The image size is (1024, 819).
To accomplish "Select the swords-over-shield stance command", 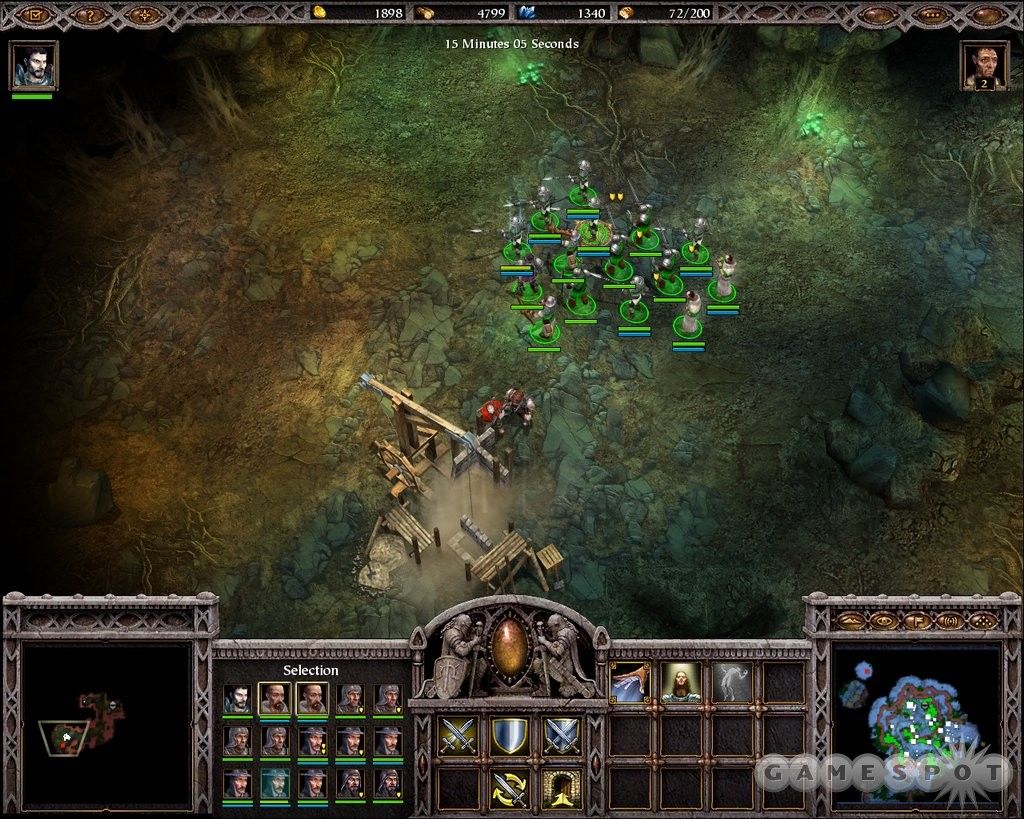I will tap(562, 737).
